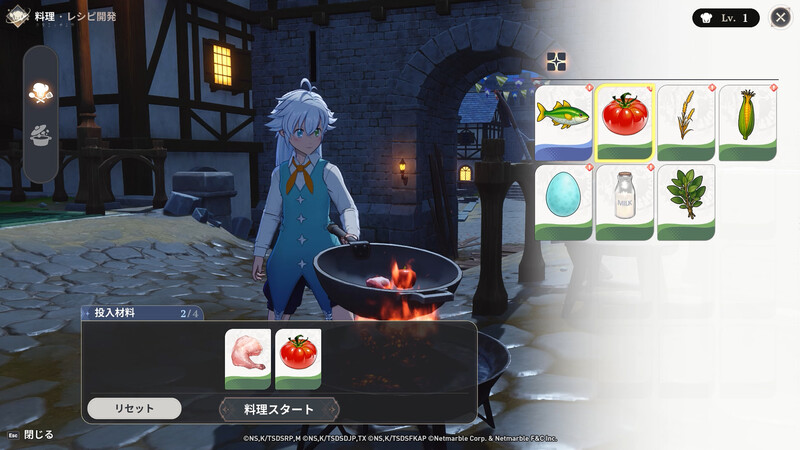Open the four-diamond ingredient category filter
The height and width of the screenshot is (450, 800).
coord(557,62)
